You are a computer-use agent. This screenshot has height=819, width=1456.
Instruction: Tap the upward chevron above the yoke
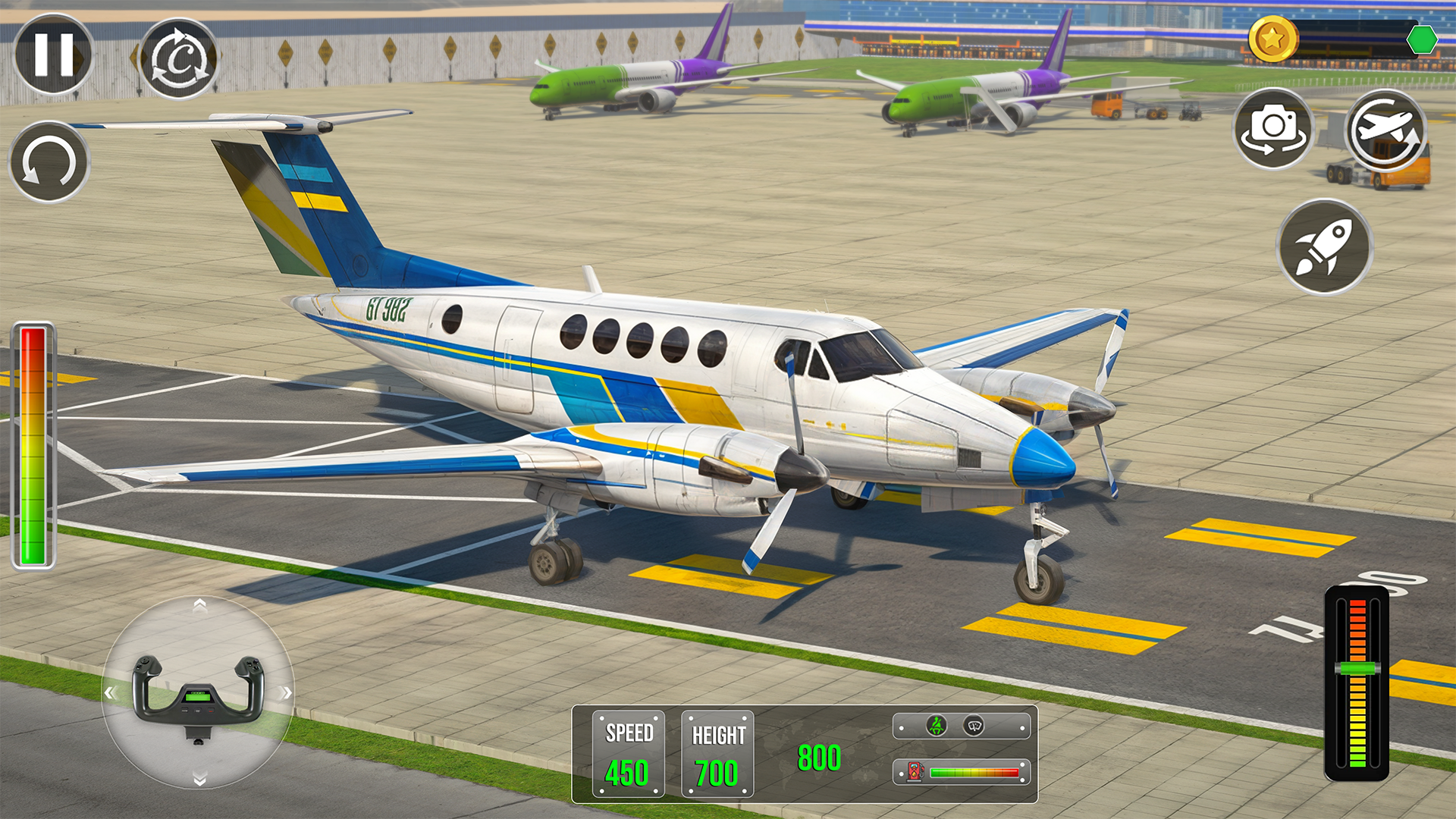(x=200, y=607)
